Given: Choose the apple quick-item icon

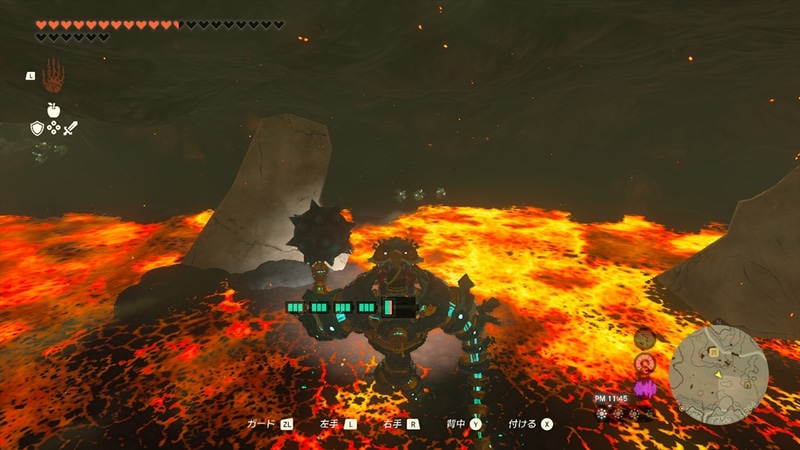Looking at the screenshot, I should click(53, 110).
